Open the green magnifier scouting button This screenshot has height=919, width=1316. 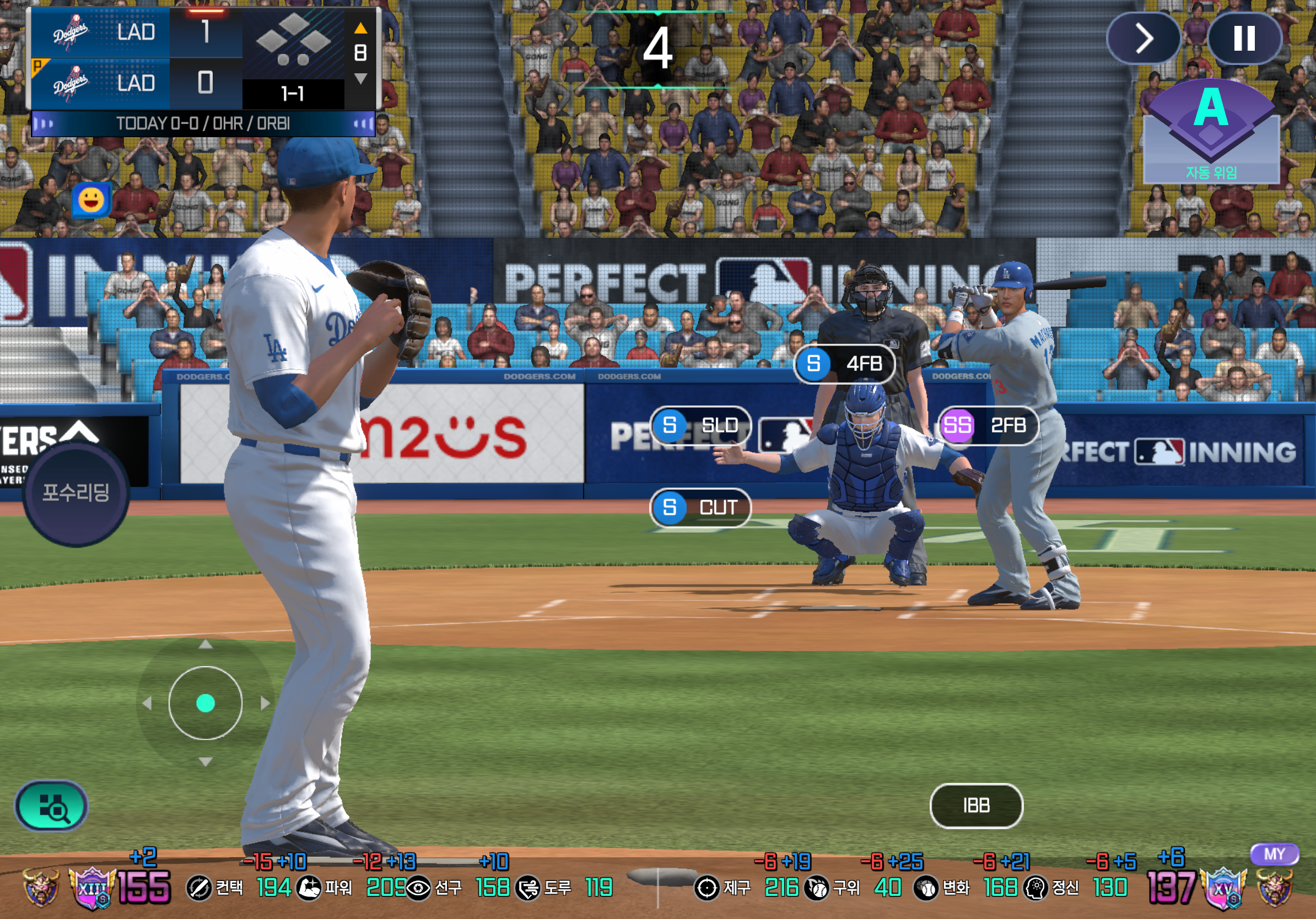coord(52,807)
